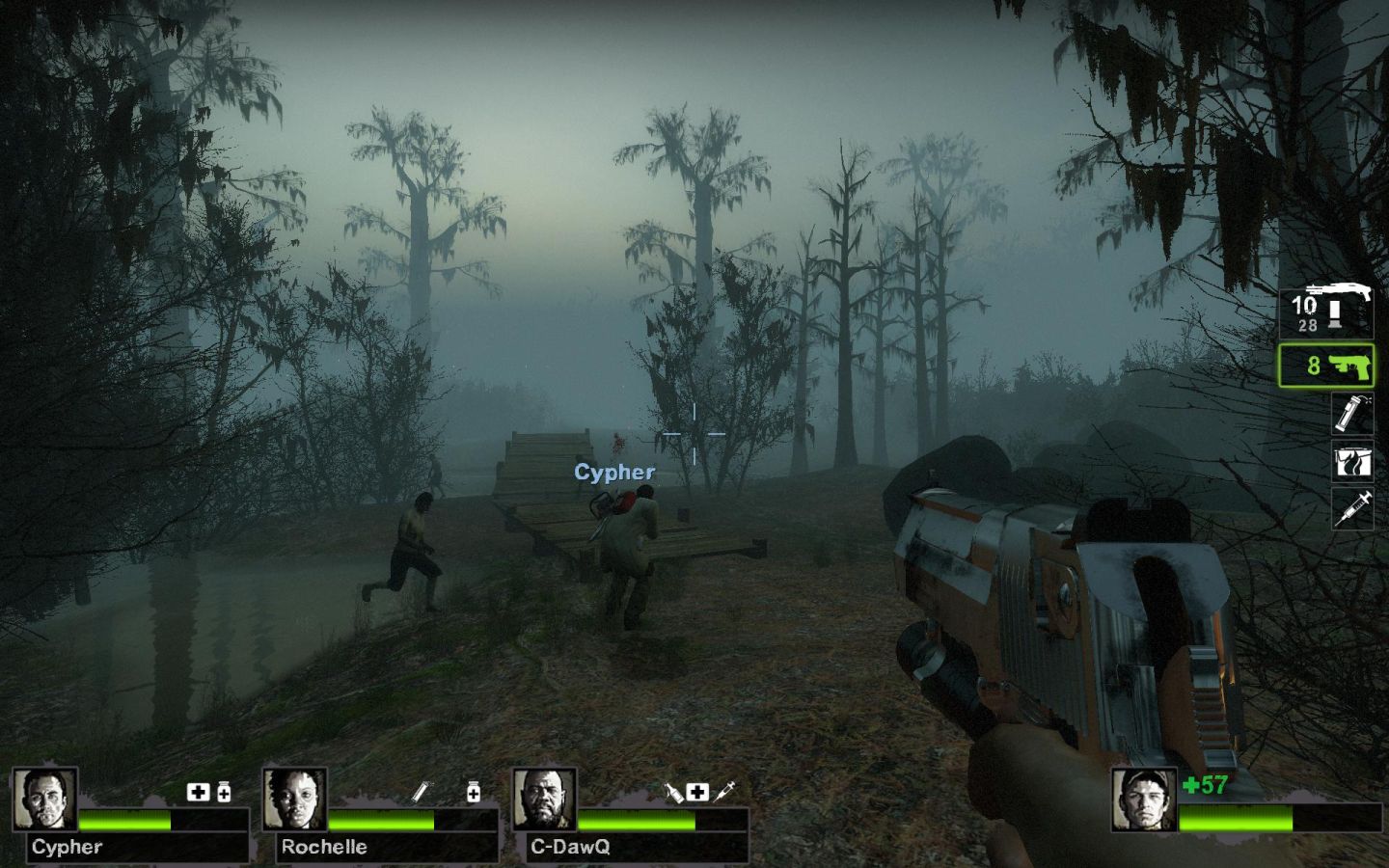Click Cypher's pain pills icon
1389x868 pixels.
tap(224, 793)
